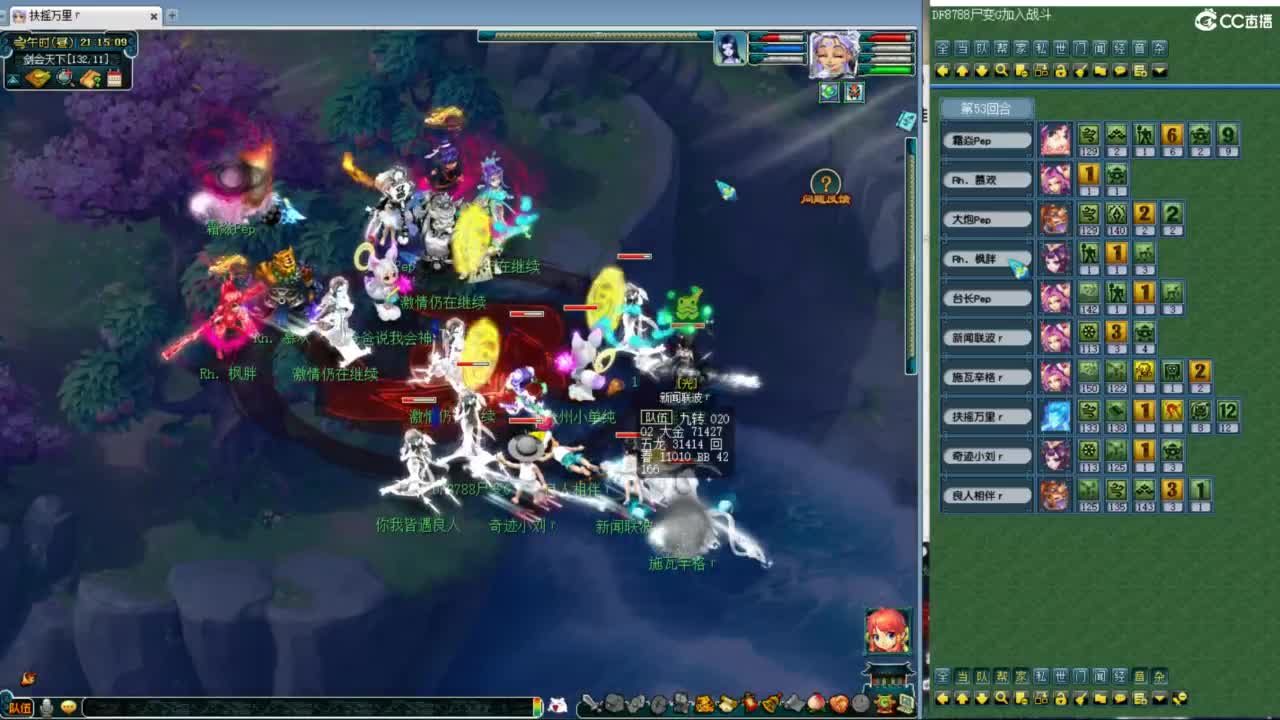The width and height of the screenshot is (1280, 720).
Task: Toggle the 新闻联波r row in the battle panel
Action: (x=986, y=336)
